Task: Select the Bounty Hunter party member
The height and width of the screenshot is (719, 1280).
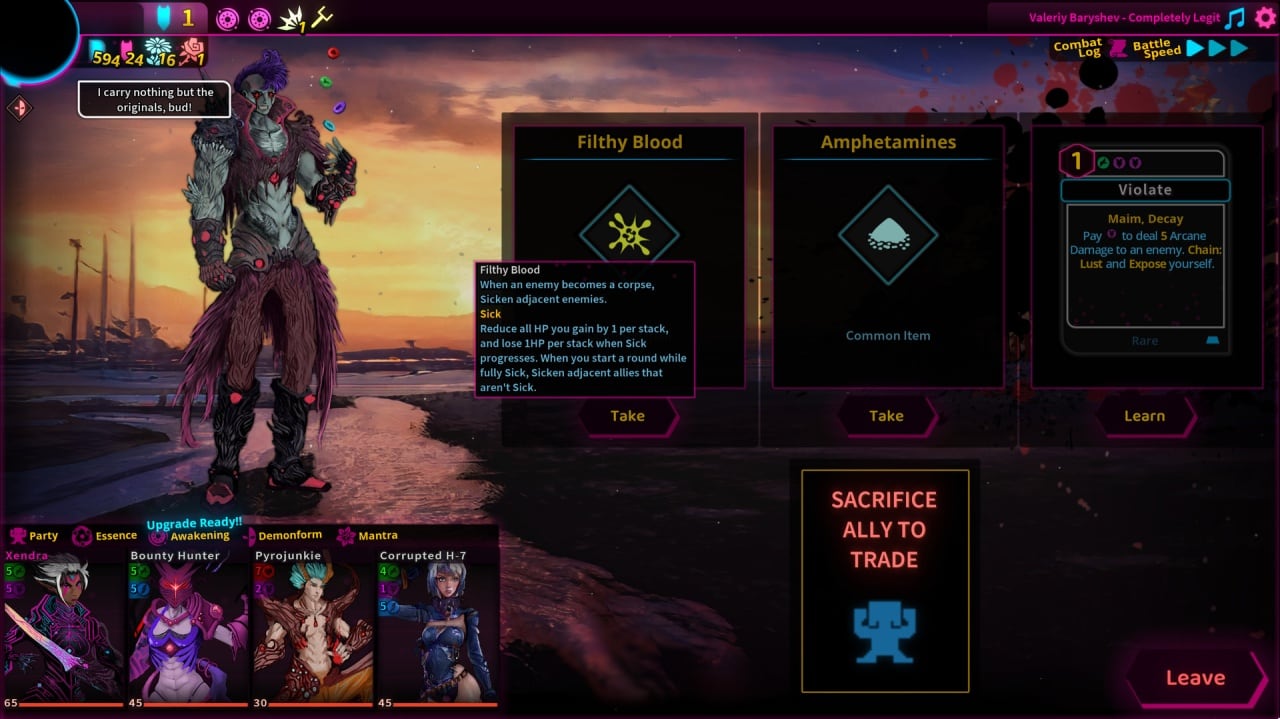Action: 188,630
